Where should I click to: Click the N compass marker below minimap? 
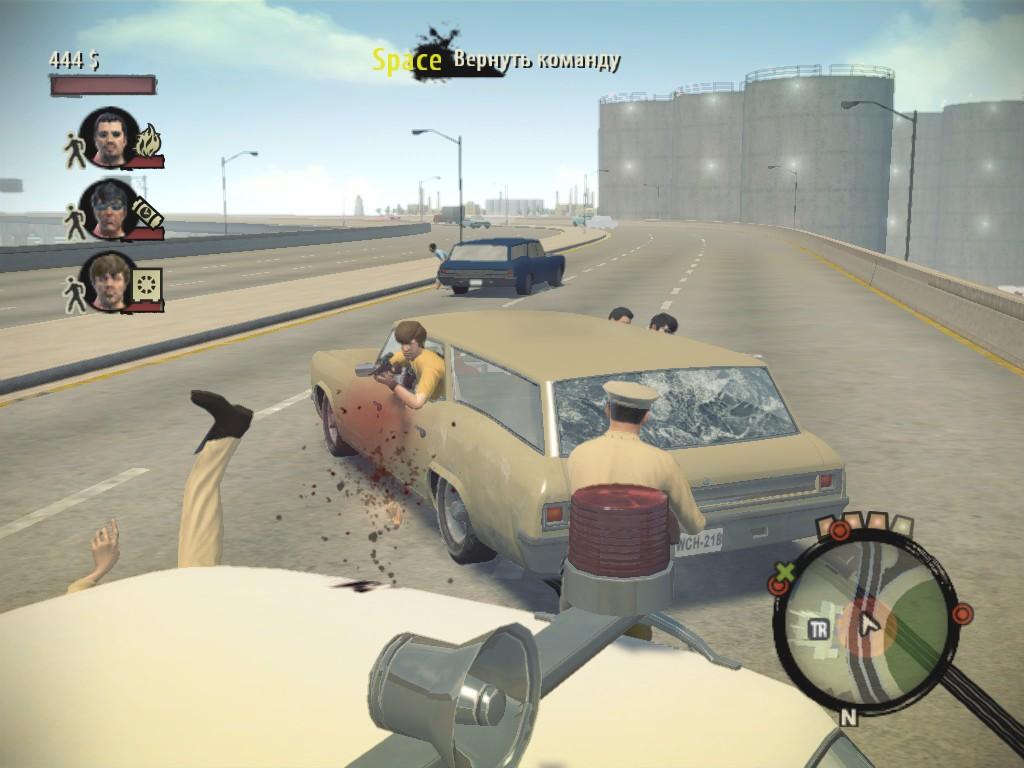(x=849, y=717)
